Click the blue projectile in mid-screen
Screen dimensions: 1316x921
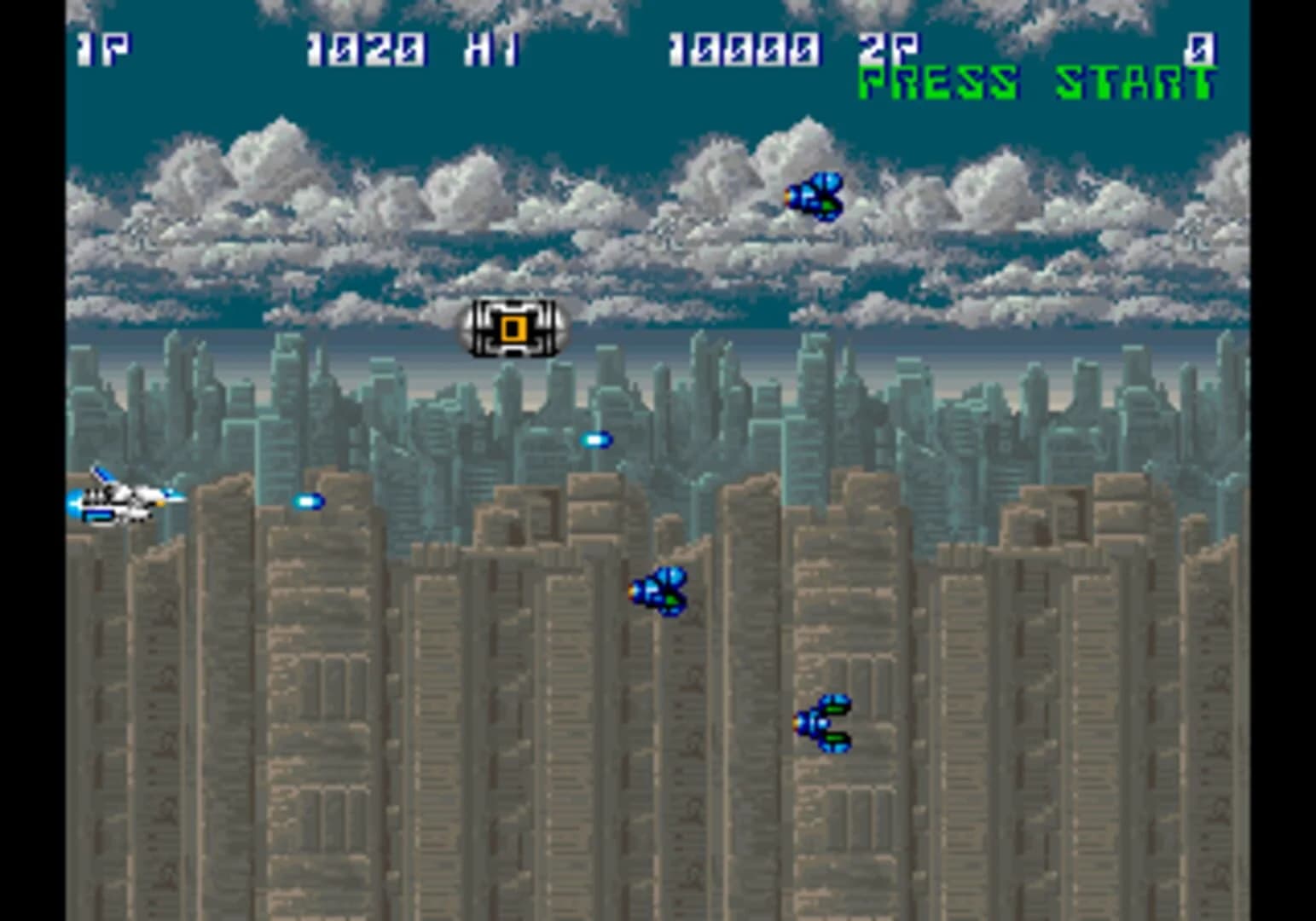tap(595, 439)
